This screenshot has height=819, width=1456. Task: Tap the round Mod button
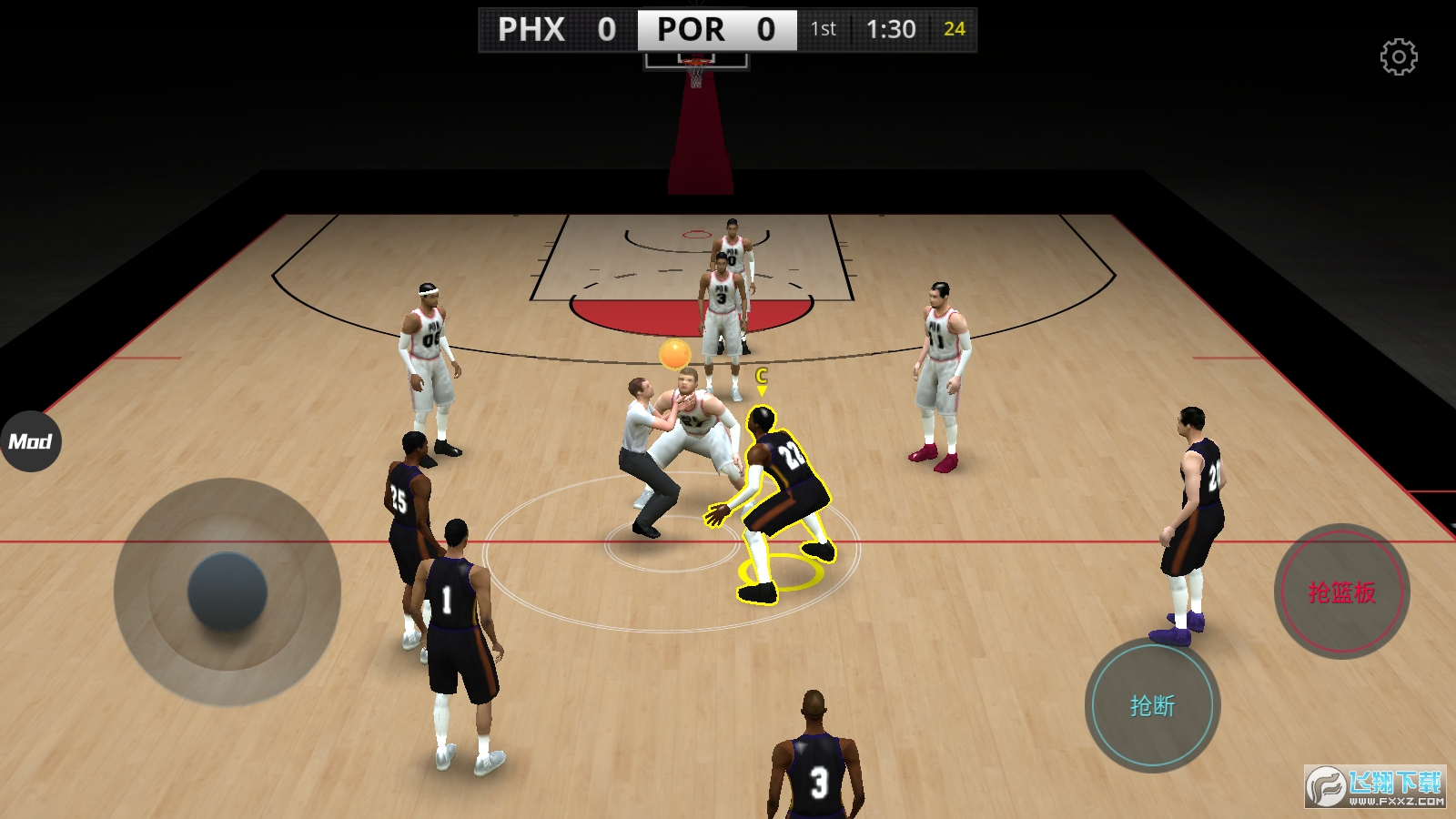31,441
